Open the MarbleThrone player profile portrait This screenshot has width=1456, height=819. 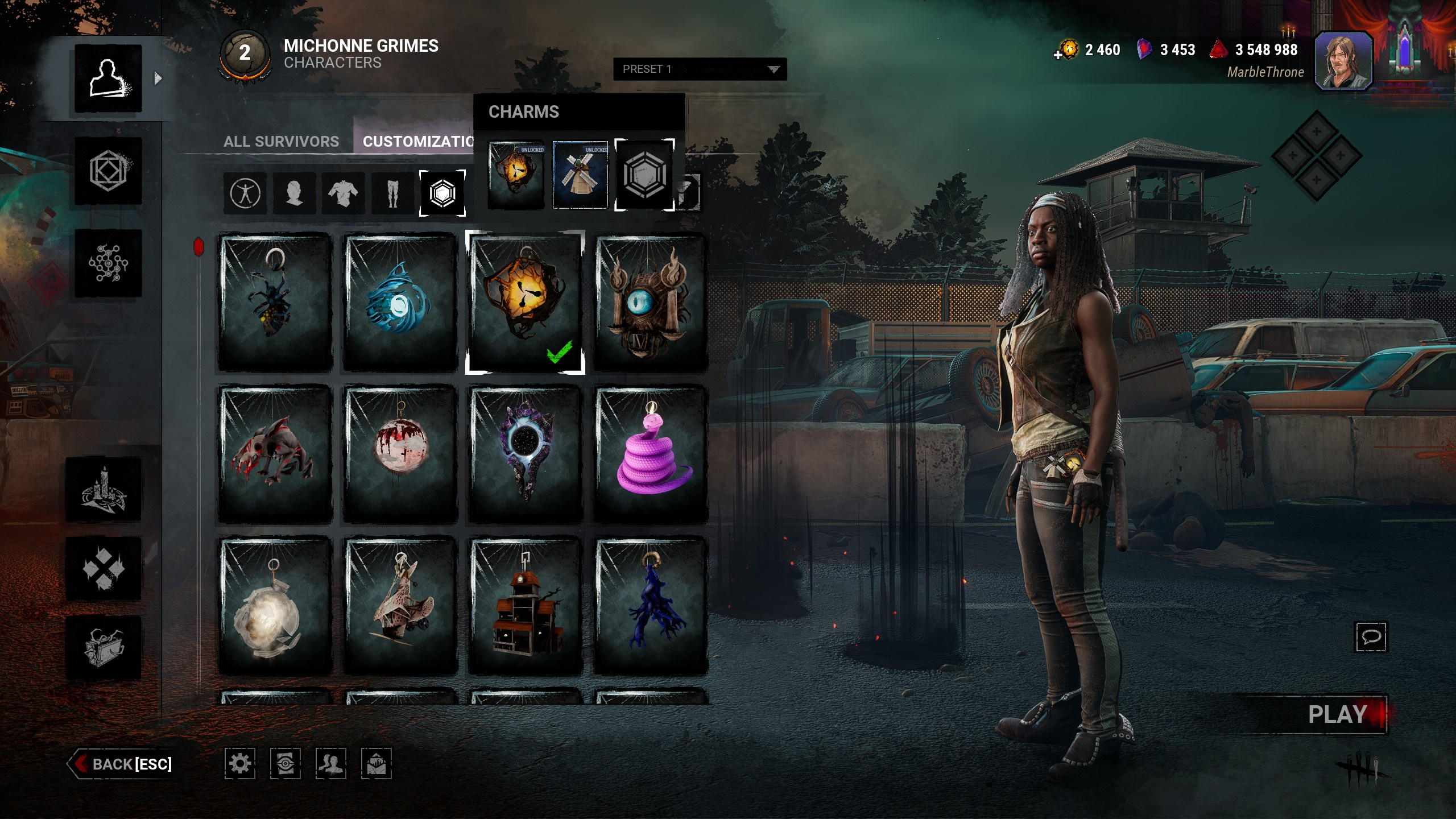pyautogui.click(x=1343, y=60)
